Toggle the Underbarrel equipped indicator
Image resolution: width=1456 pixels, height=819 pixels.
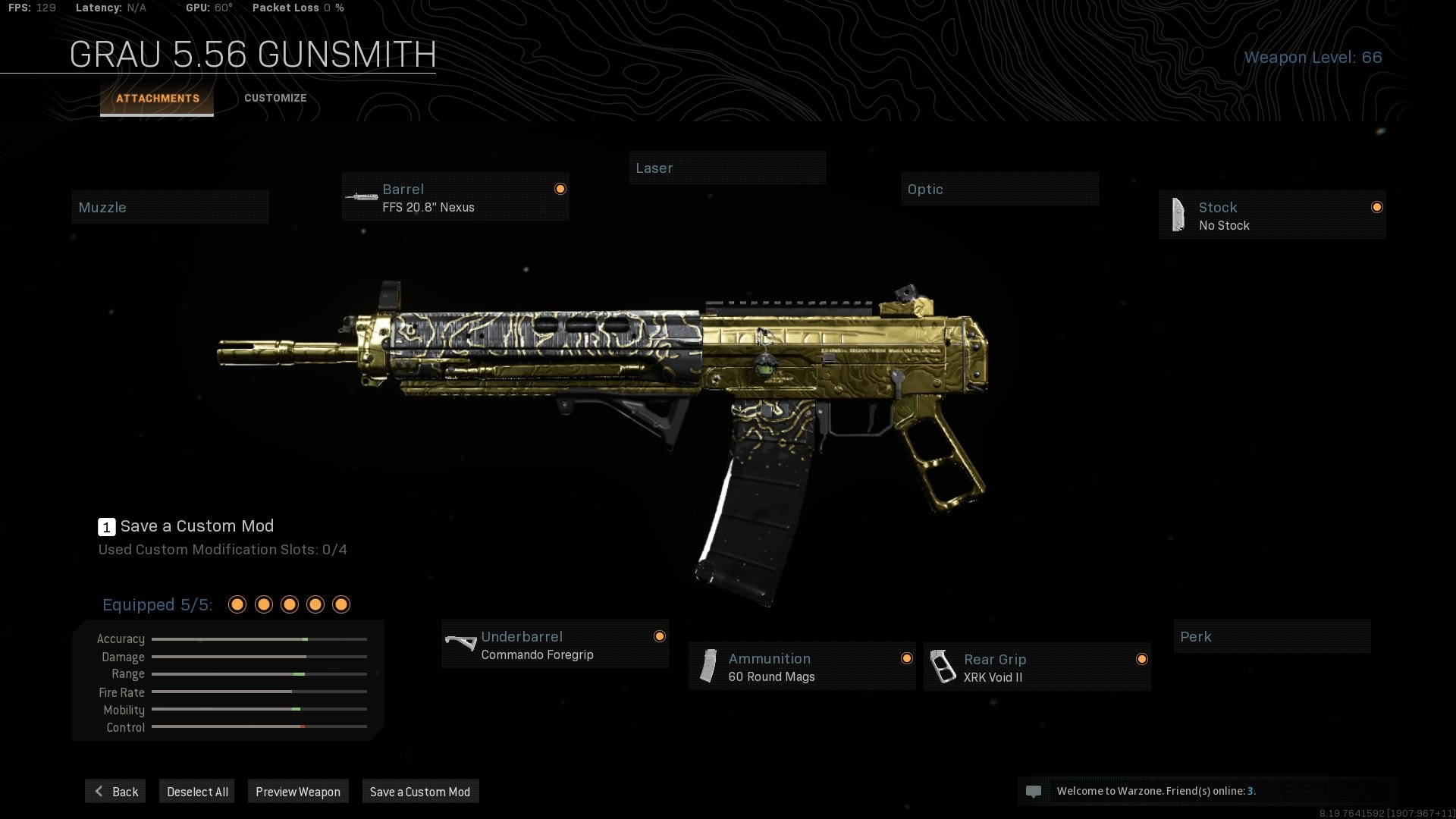[660, 636]
